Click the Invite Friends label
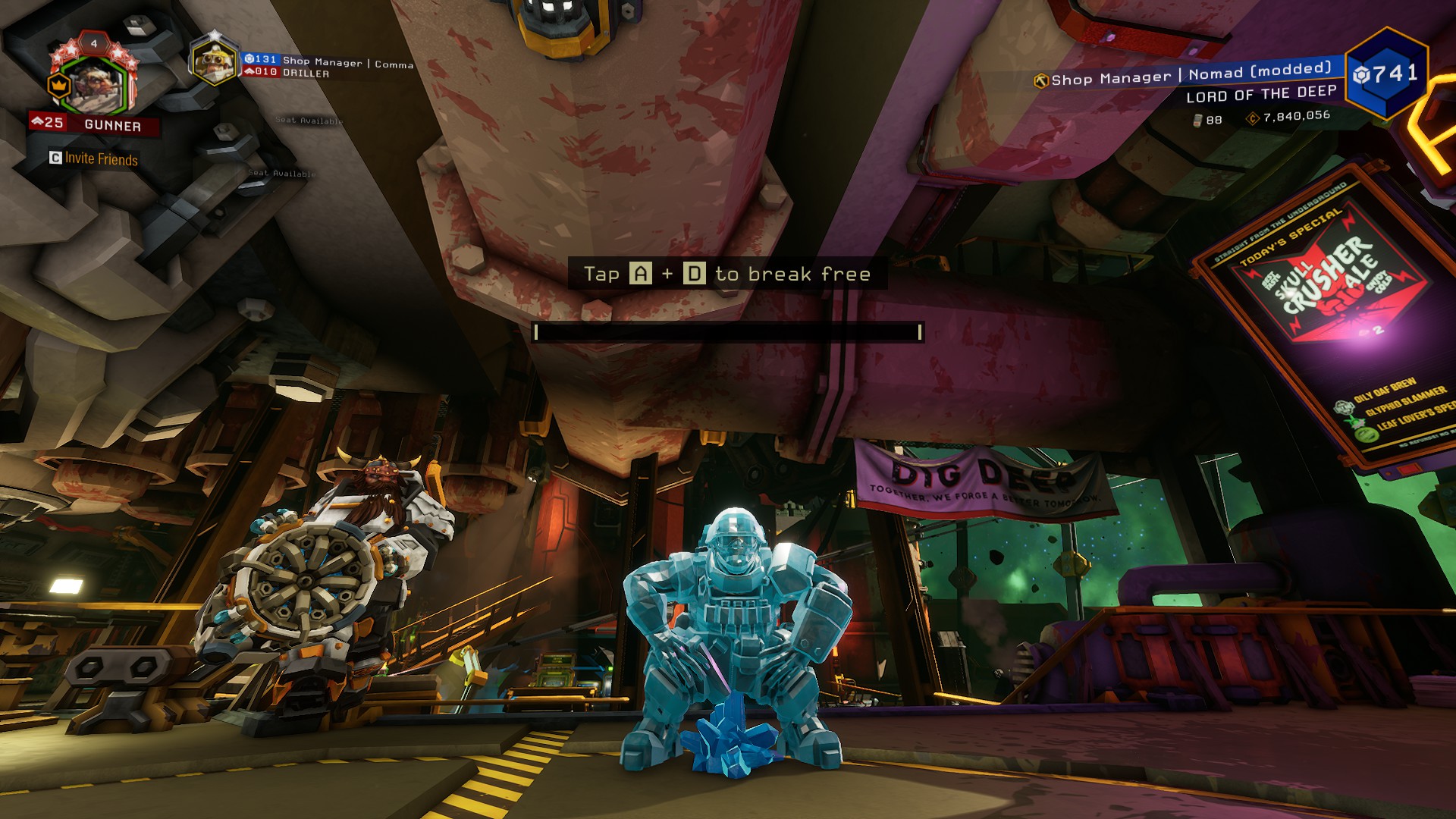Viewport: 1456px width, 819px height. pos(101,158)
